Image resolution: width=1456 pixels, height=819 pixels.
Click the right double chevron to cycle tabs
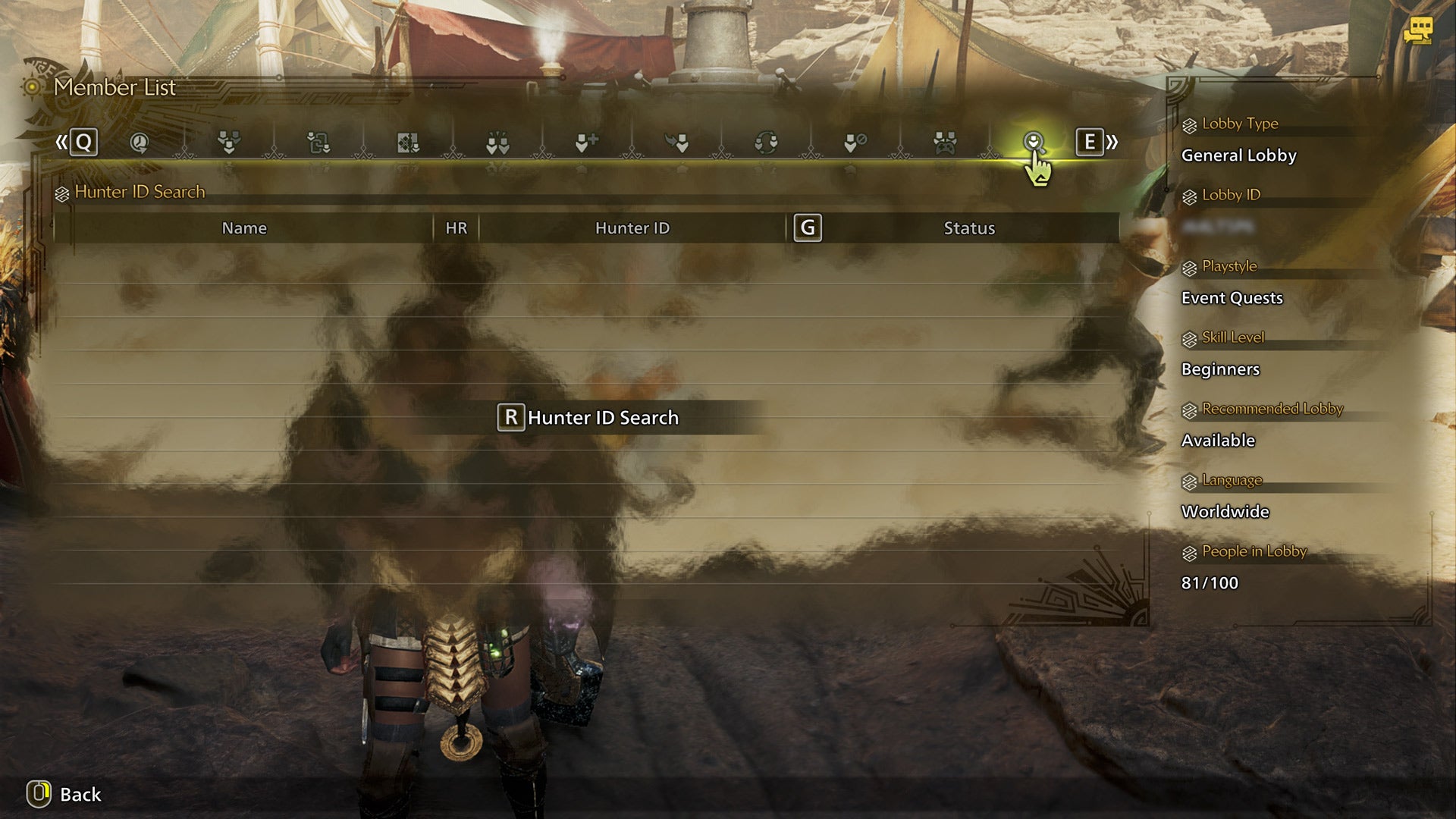(1110, 141)
